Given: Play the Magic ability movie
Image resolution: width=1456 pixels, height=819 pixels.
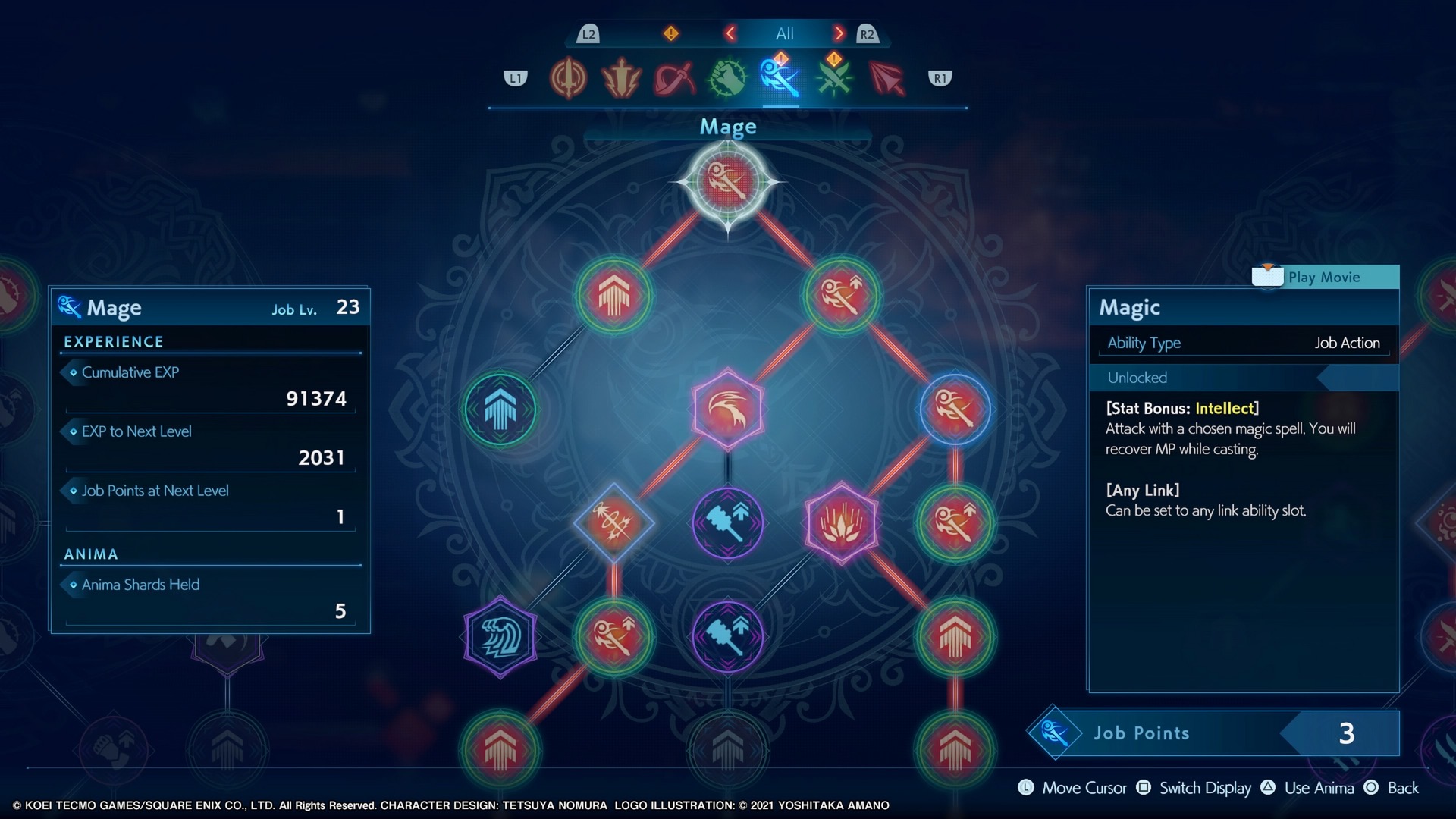Looking at the screenshot, I should point(1324,277).
